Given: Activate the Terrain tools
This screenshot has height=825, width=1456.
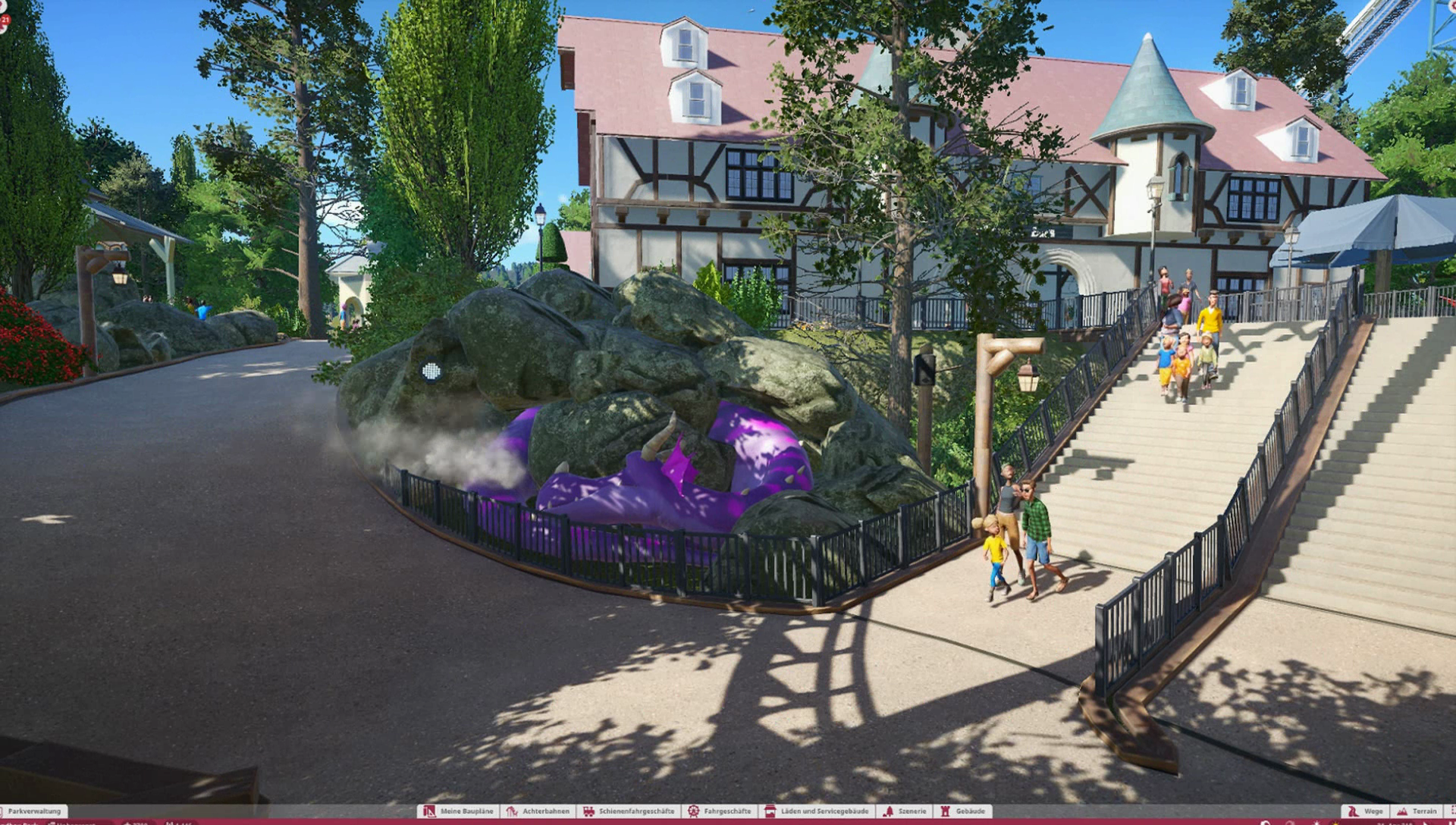Looking at the screenshot, I should point(1417,811).
